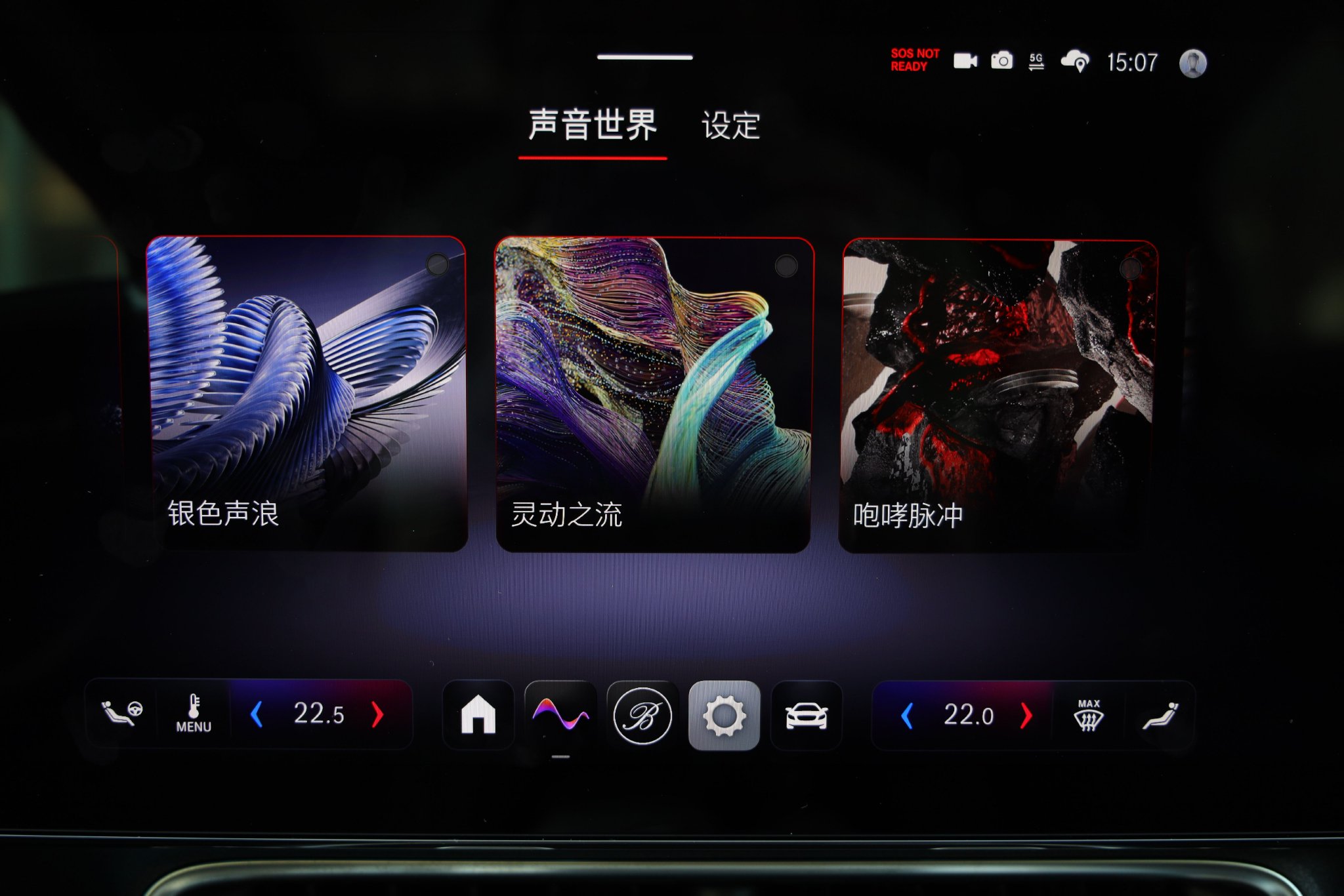Decrease the 22.0 right temperature
Viewport: 1344px width, 896px height.
[x=908, y=716]
